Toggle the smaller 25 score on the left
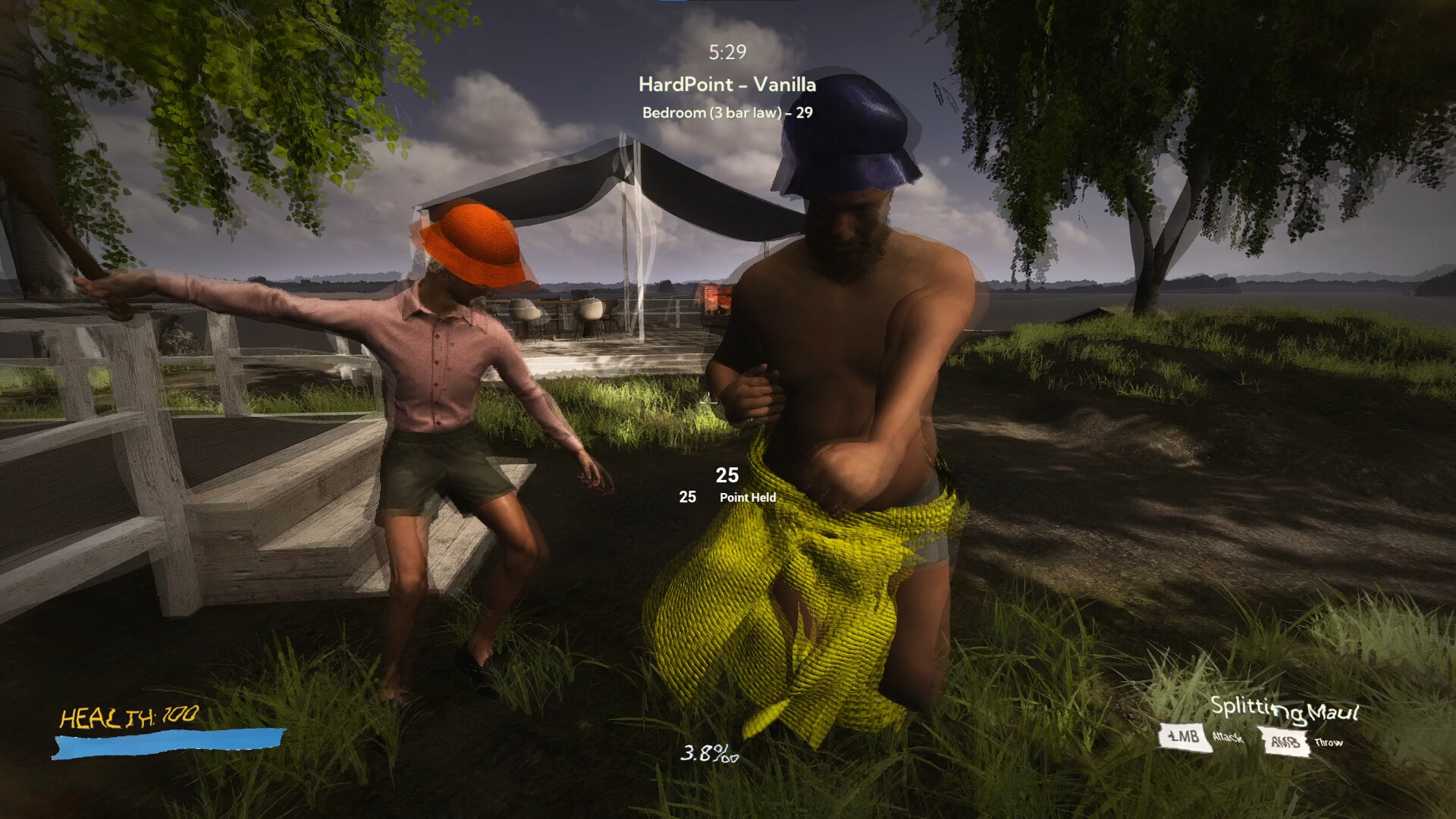This screenshot has width=1456, height=819. pos(687,498)
